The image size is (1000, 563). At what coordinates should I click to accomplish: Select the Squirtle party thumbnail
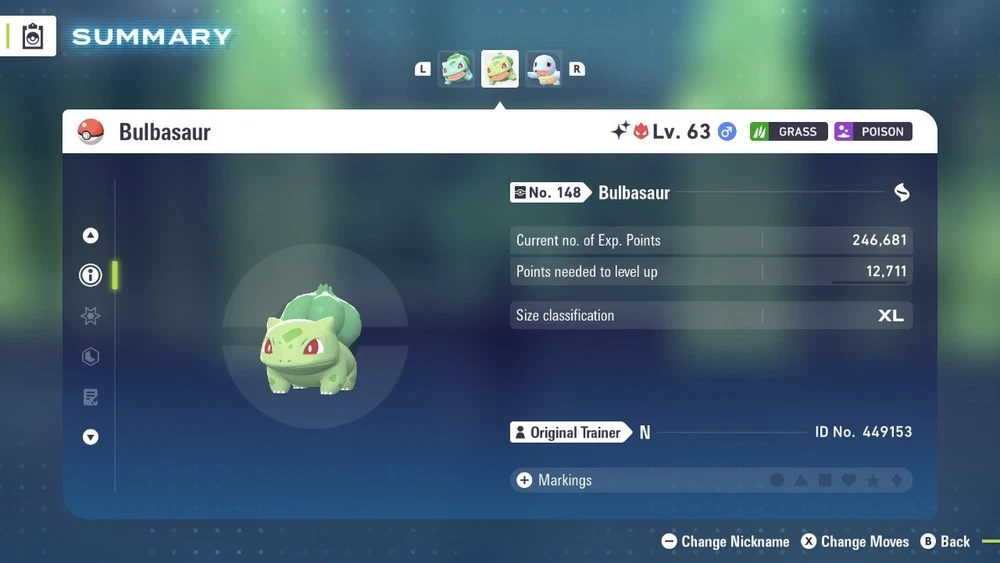tap(544, 69)
